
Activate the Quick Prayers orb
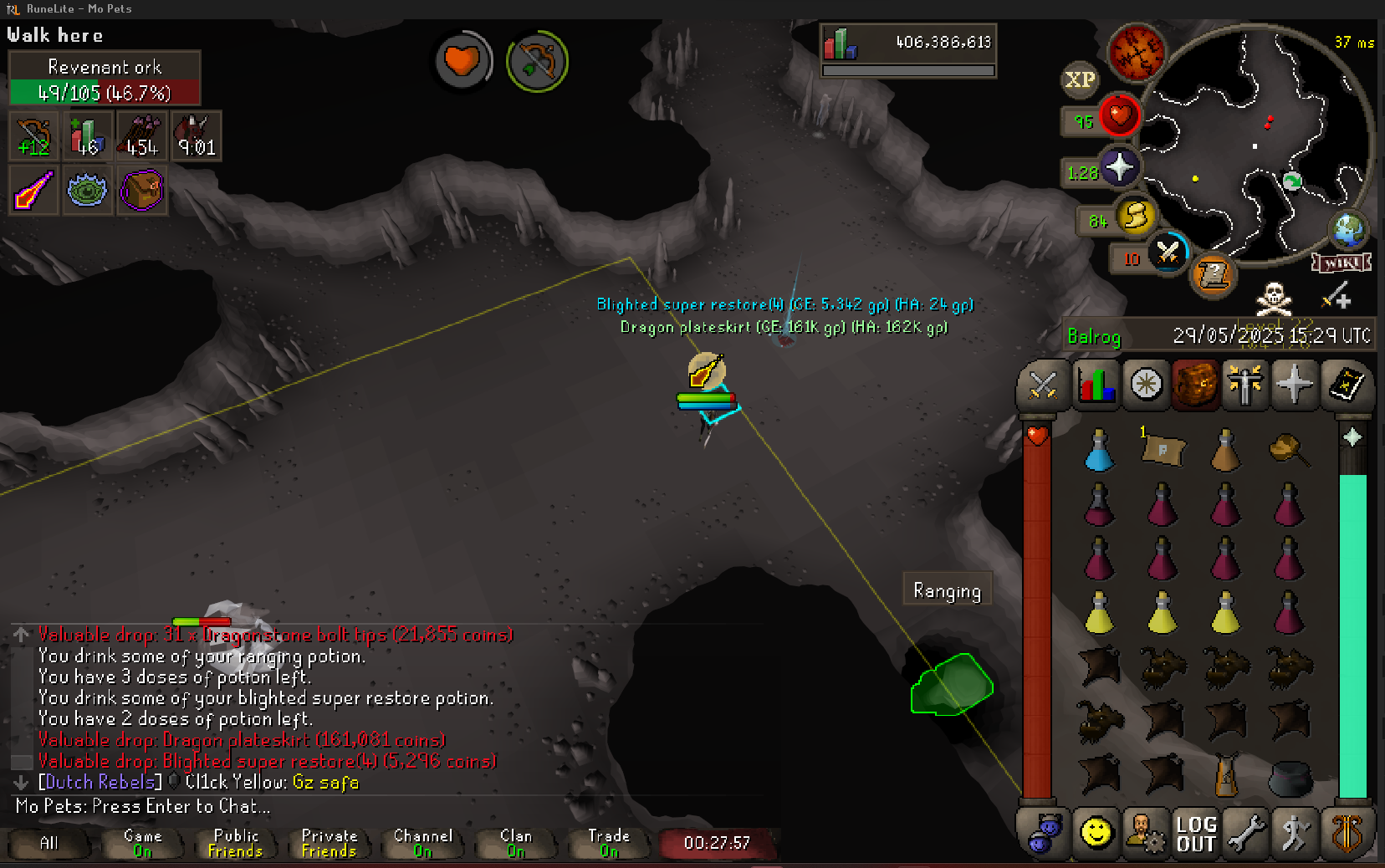pyautogui.click(x=1120, y=168)
